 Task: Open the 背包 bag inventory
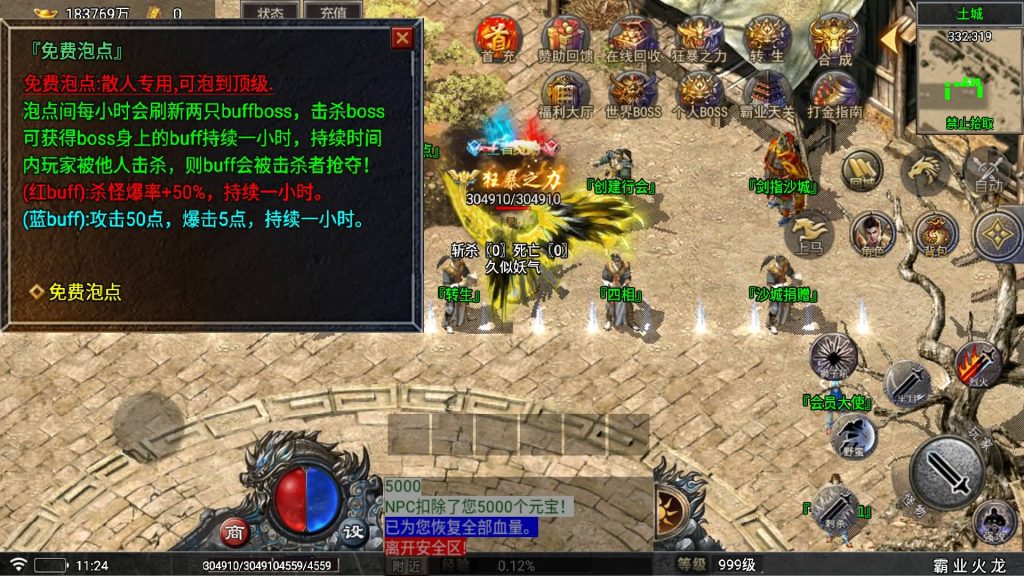tap(935, 234)
